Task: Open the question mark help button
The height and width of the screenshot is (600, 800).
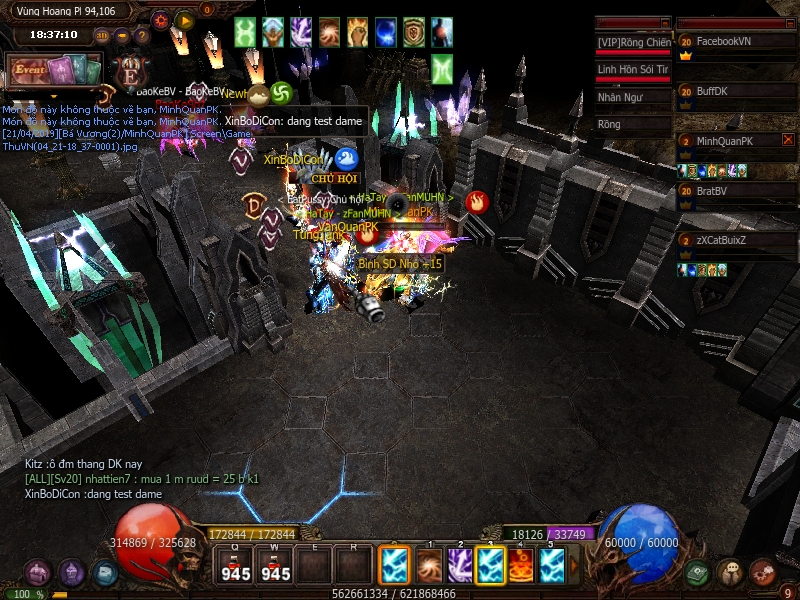Action: (x=141, y=36)
